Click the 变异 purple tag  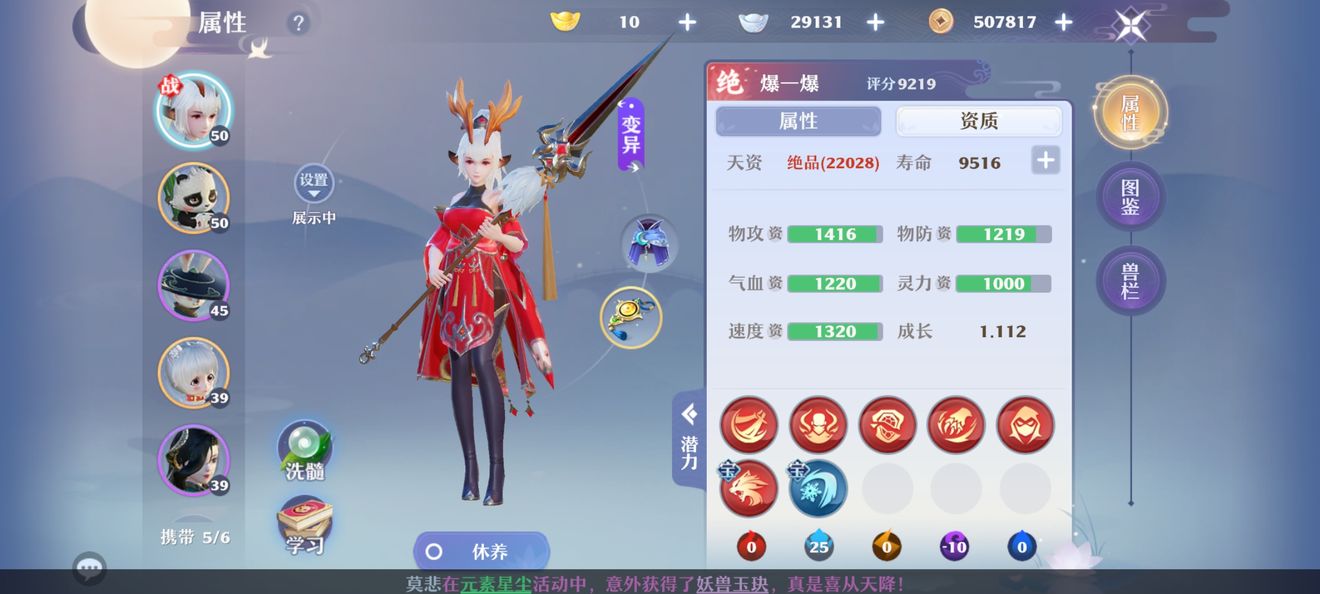coord(631,135)
